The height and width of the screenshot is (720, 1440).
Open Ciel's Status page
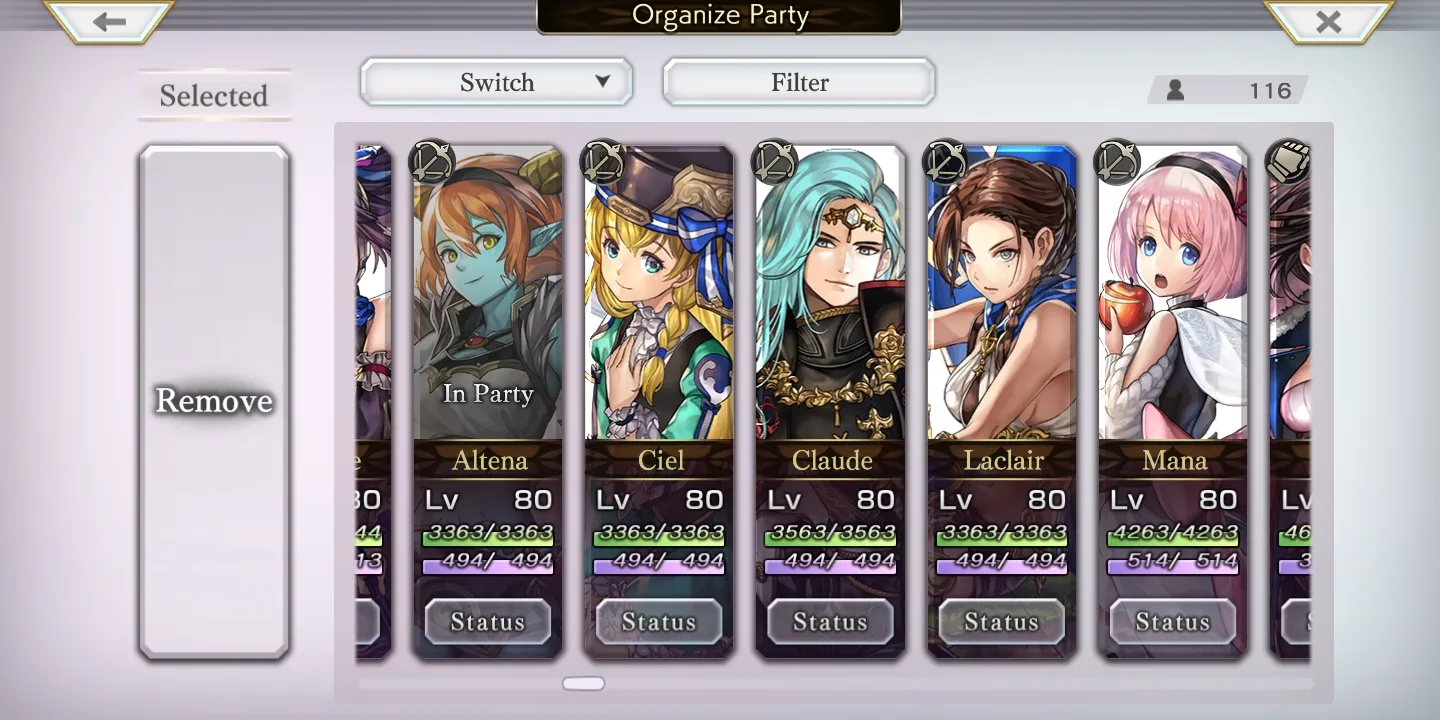tap(659, 622)
